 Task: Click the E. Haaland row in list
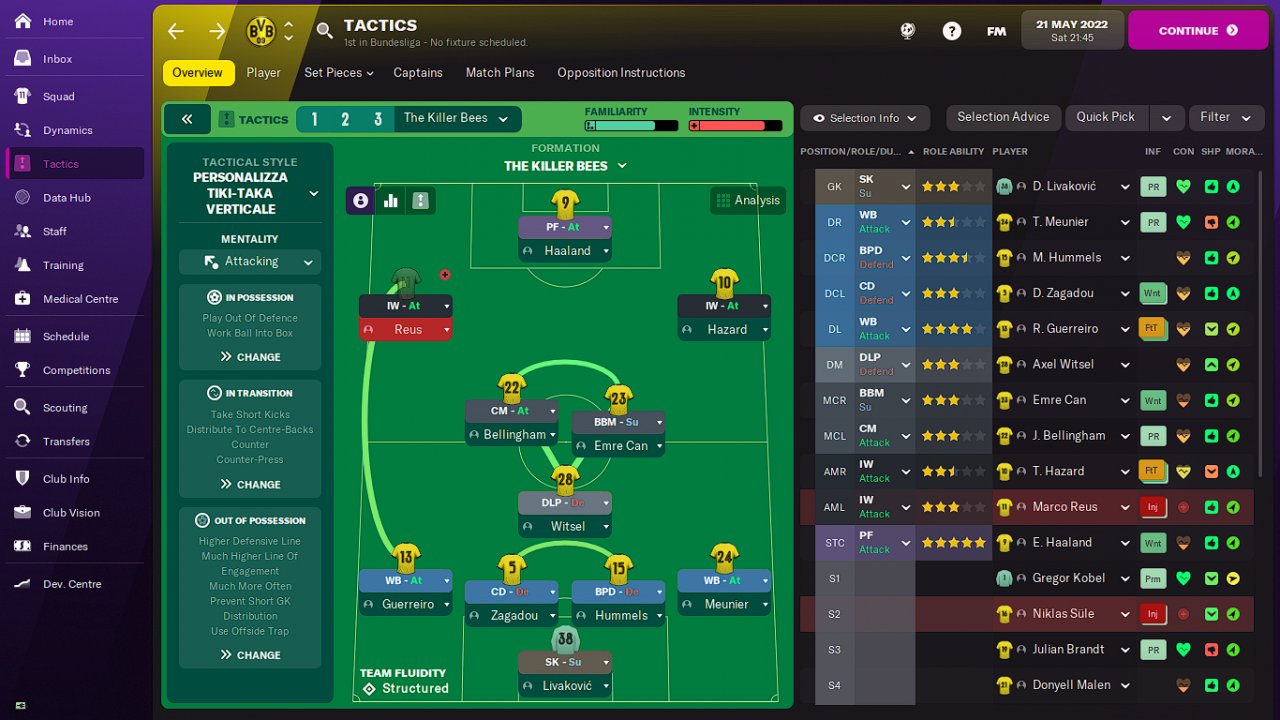[x=1062, y=543]
